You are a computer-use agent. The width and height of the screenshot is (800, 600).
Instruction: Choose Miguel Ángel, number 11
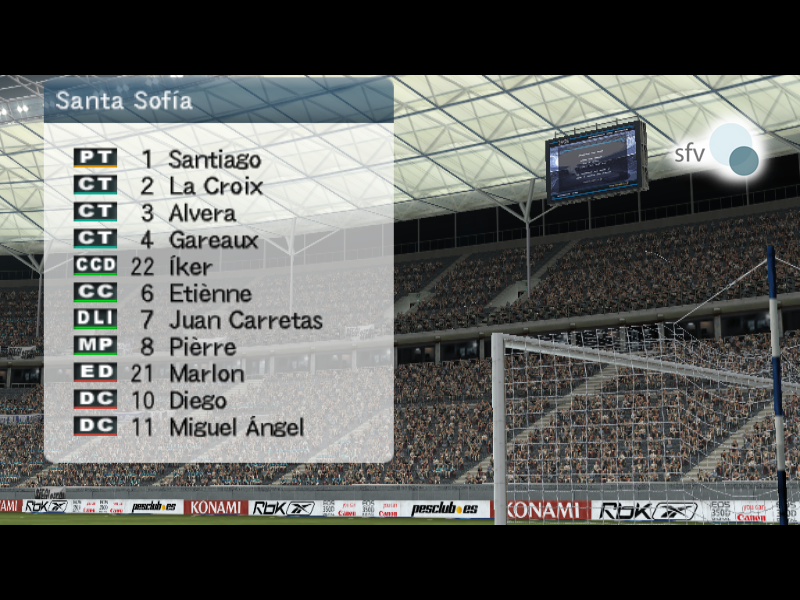coord(236,427)
